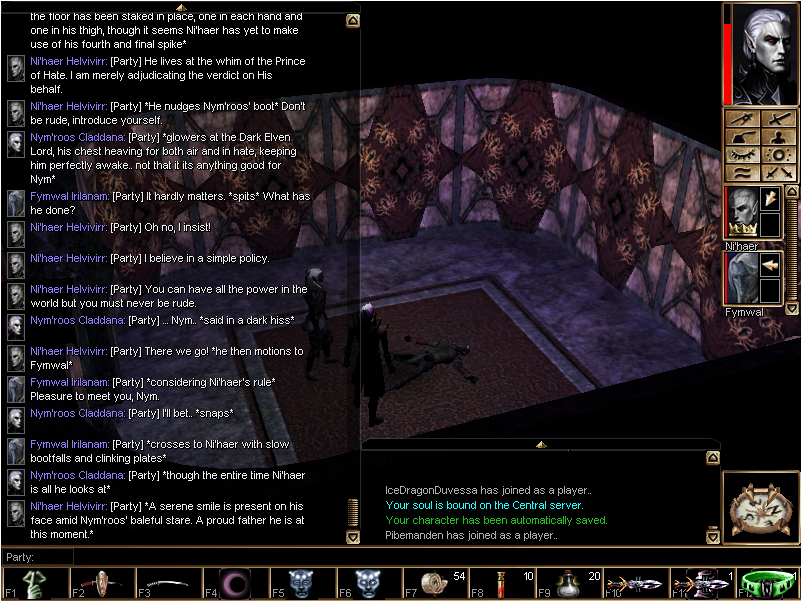Toggle the crossed swords mode button
The width and height of the screenshot is (802, 602).
click(x=775, y=174)
